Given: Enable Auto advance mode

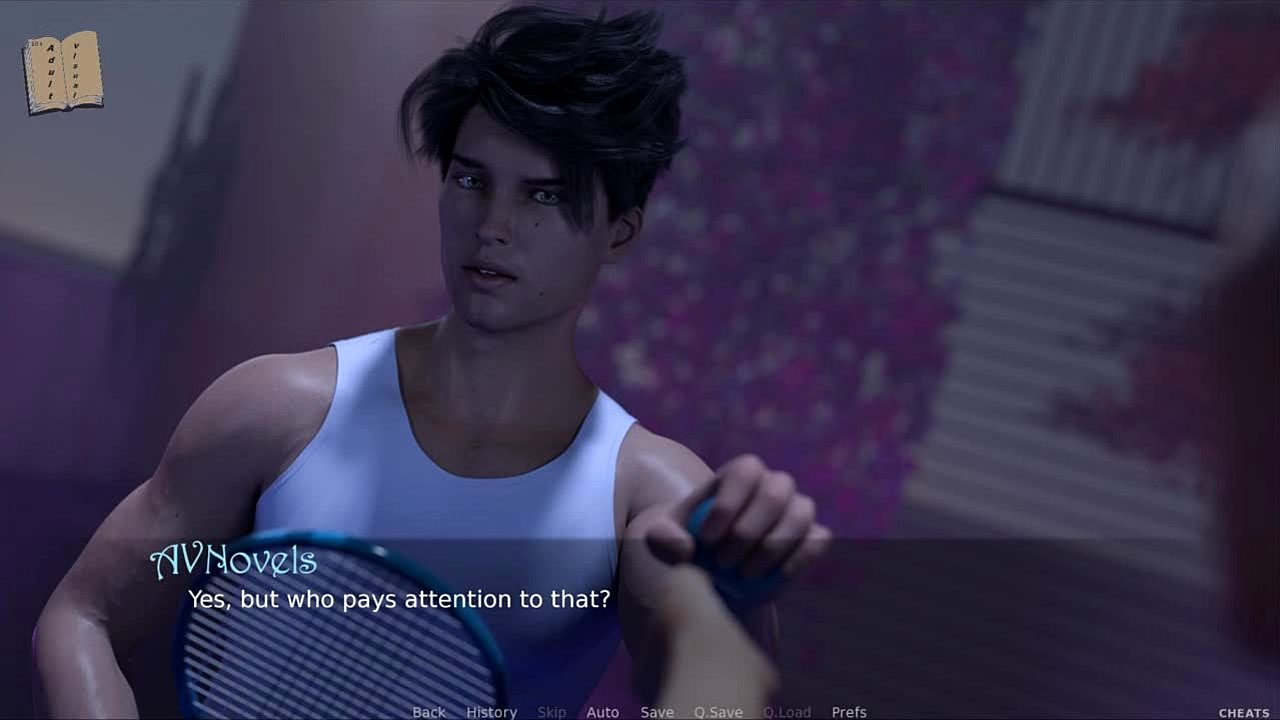Looking at the screenshot, I should pos(602,712).
